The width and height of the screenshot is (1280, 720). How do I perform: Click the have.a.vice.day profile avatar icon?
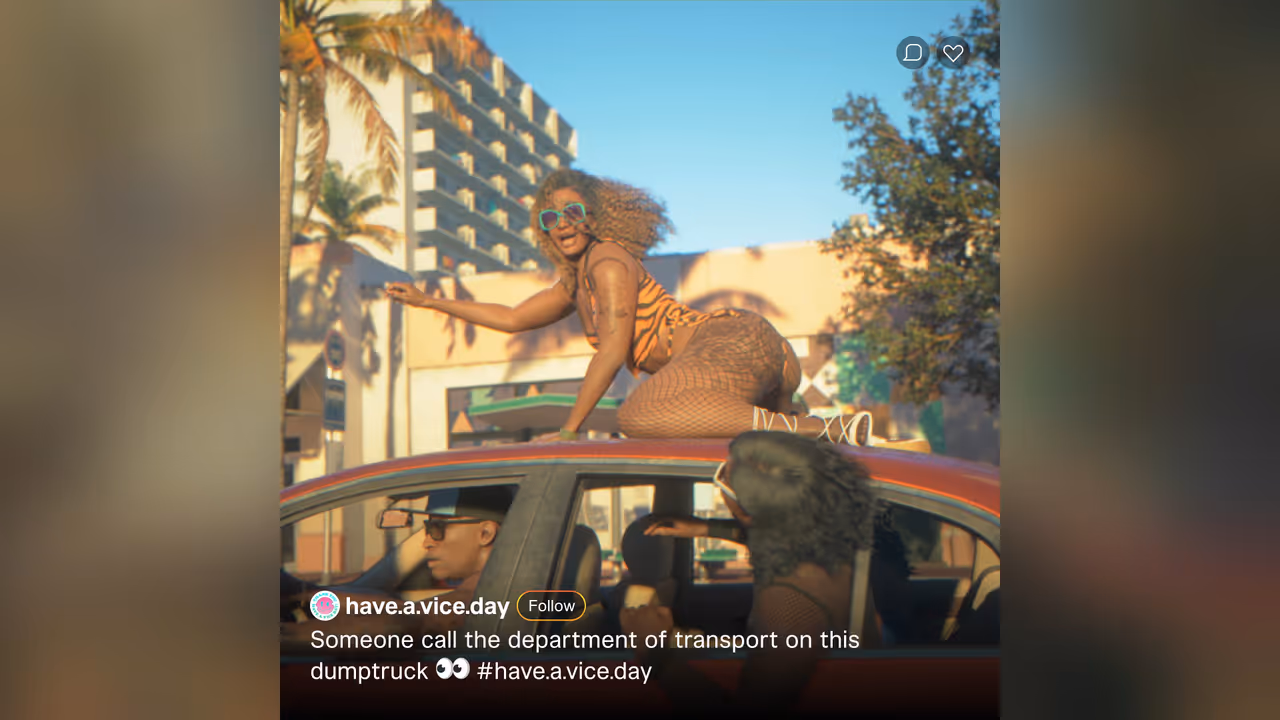coord(323,604)
